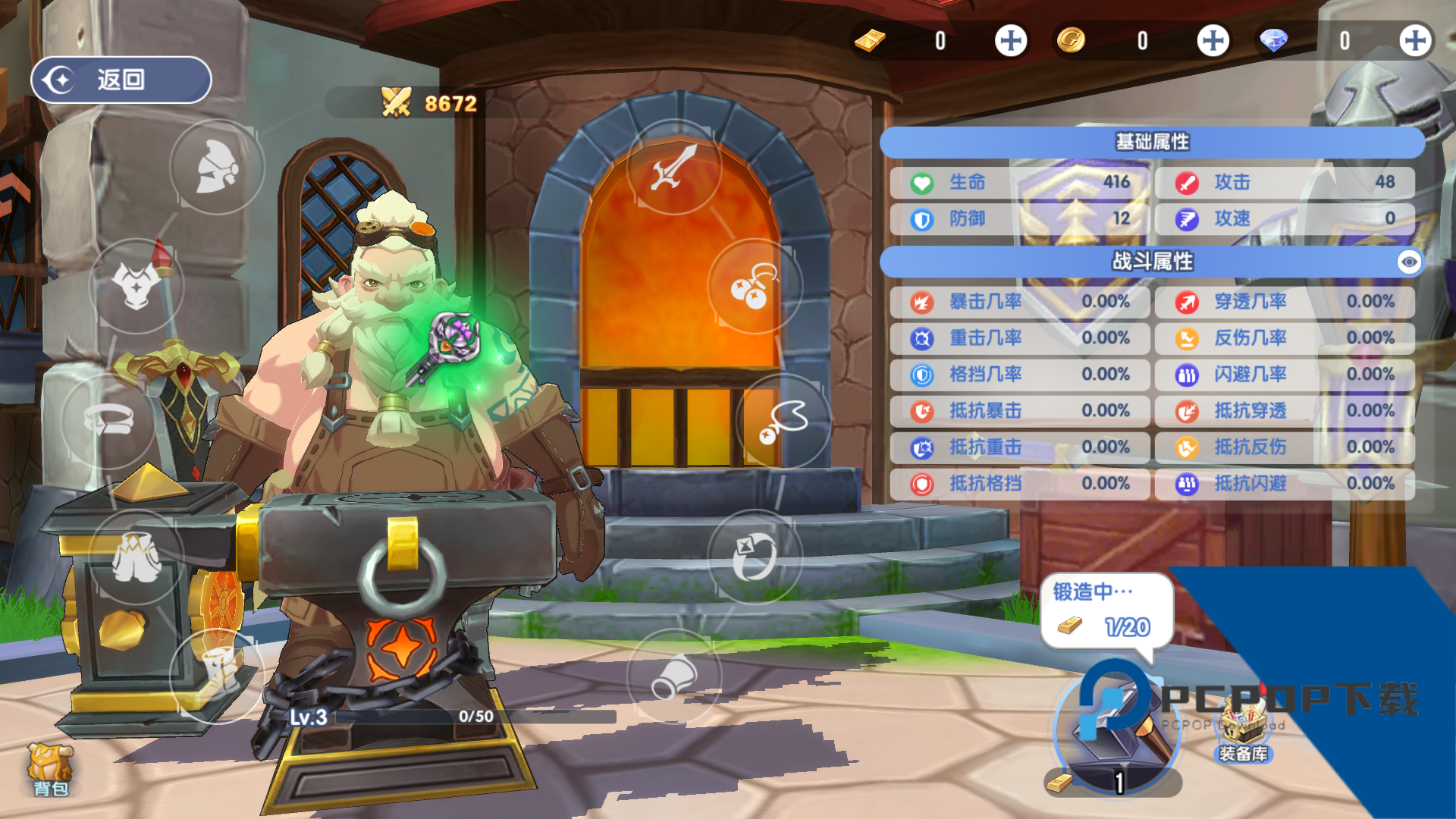Select the earrings accessory slot

[755, 286]
